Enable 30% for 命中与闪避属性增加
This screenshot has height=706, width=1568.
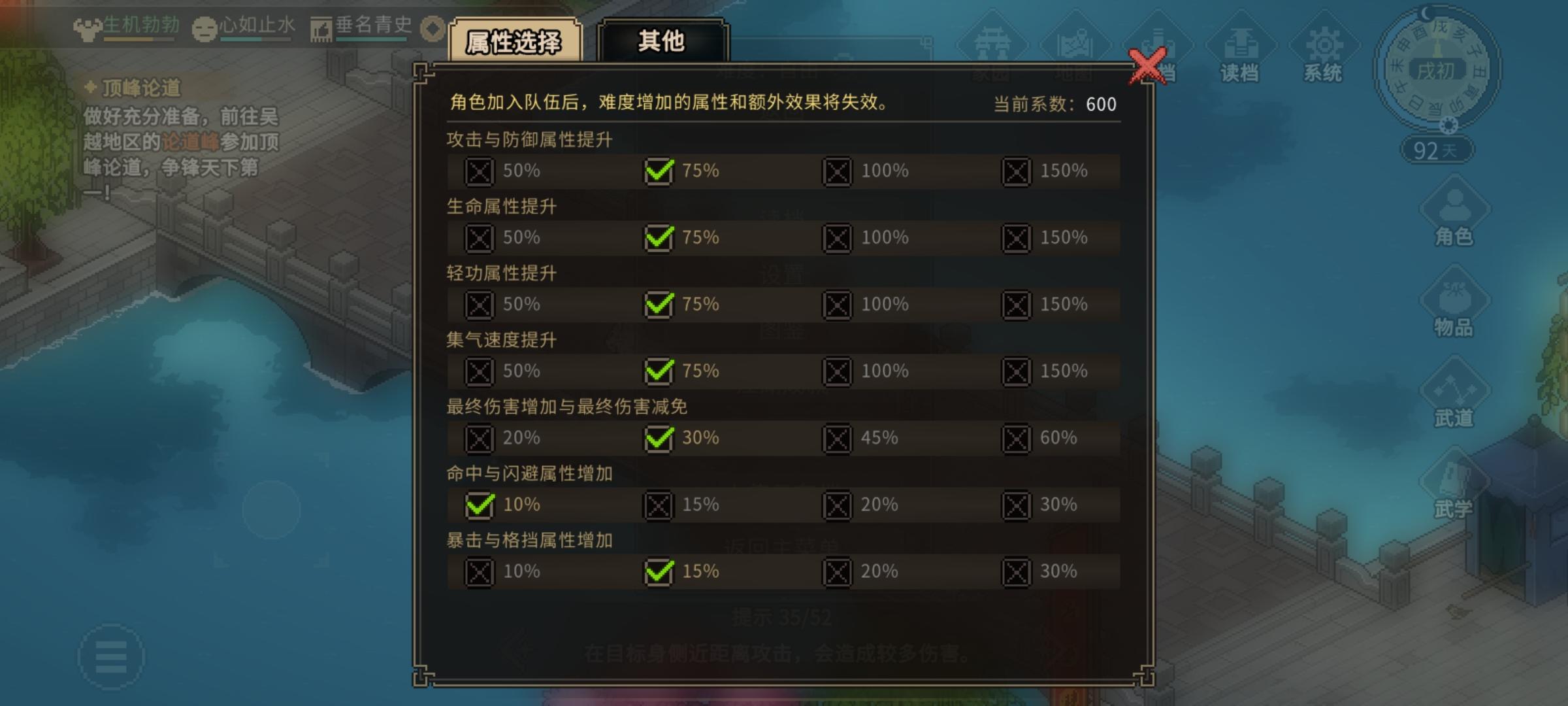coord(1017,505)
